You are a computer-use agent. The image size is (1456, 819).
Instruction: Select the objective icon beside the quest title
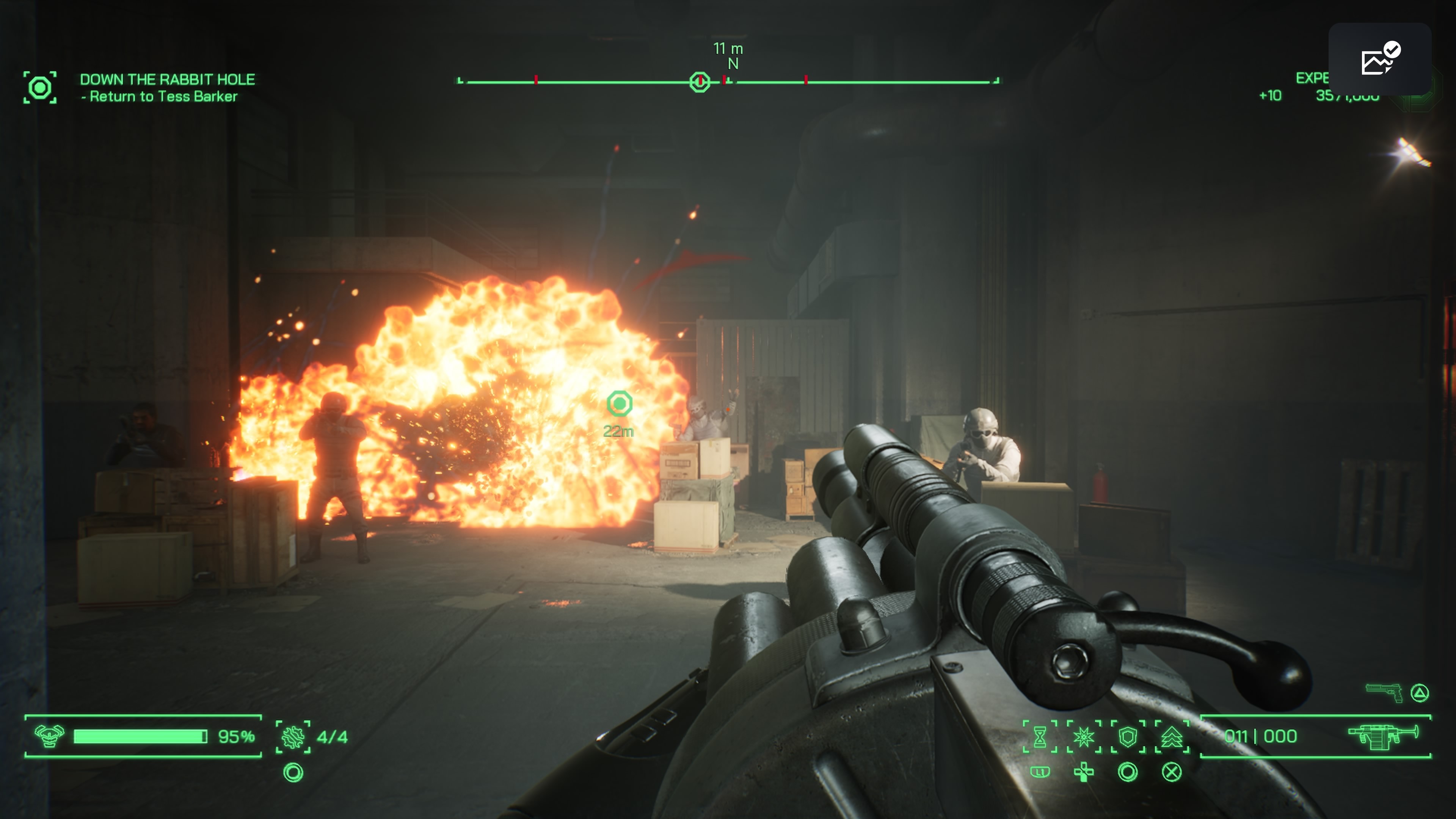point(39,88)
